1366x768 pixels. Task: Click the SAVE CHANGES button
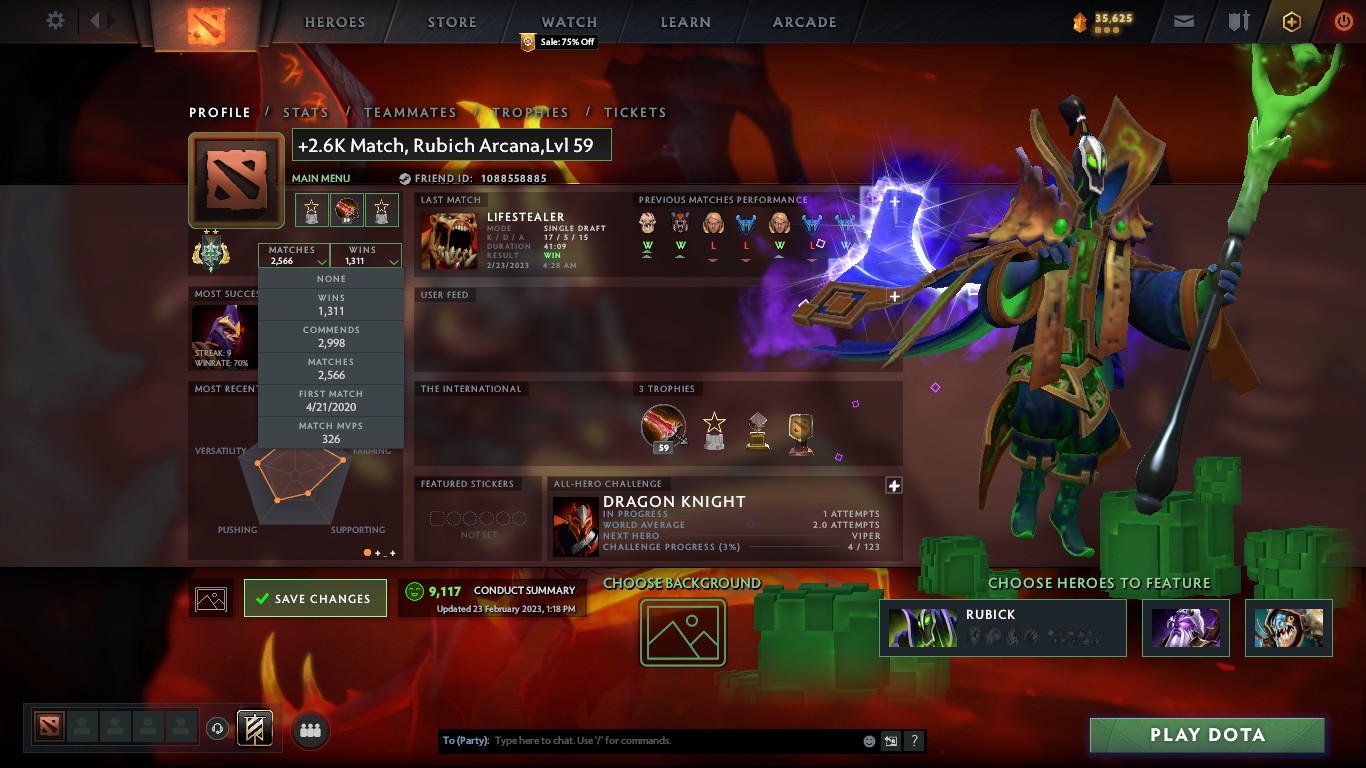[x=315, y=597]
